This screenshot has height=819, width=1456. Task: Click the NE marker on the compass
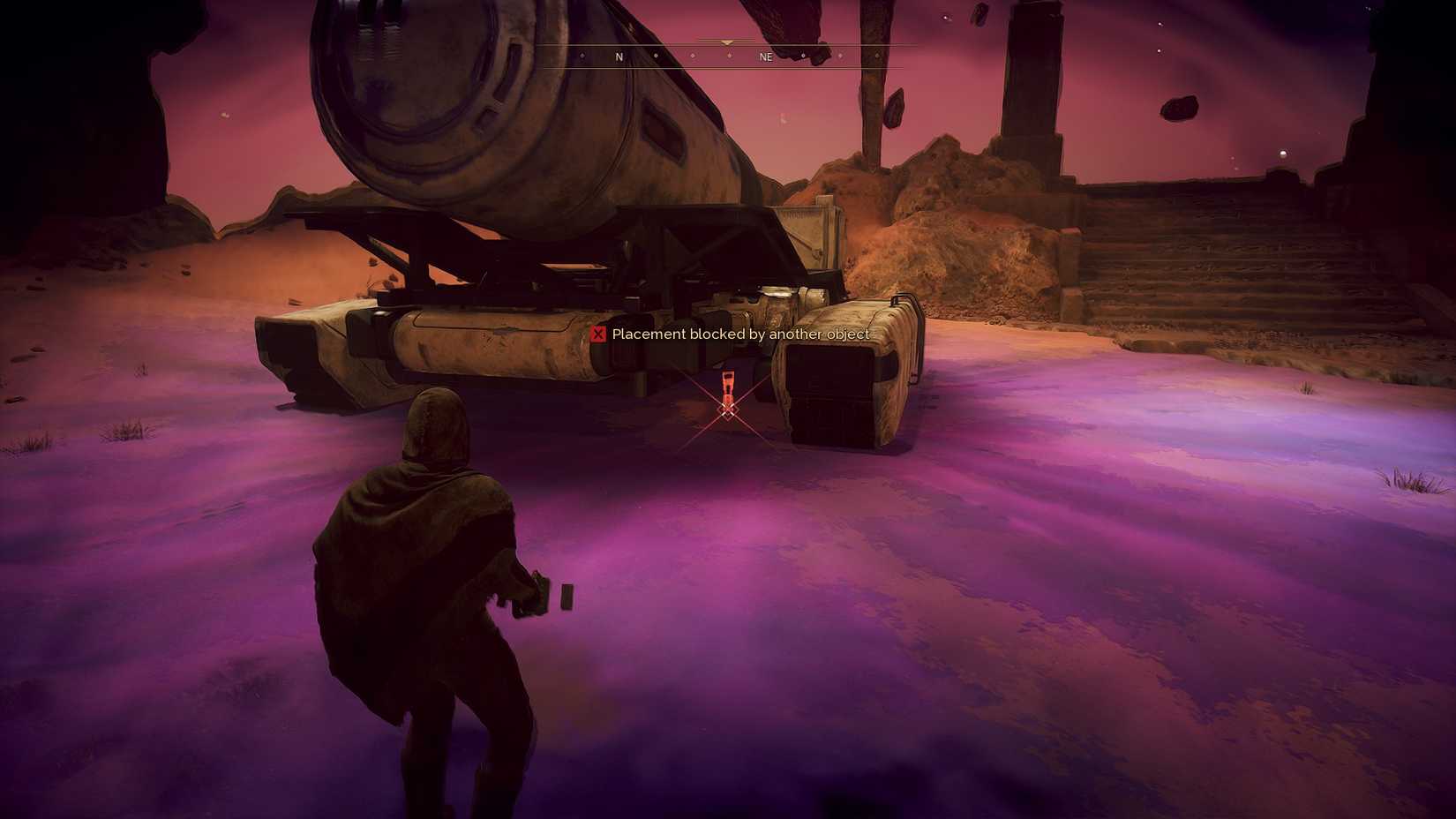pyautogui.click(x=766, y=56)
